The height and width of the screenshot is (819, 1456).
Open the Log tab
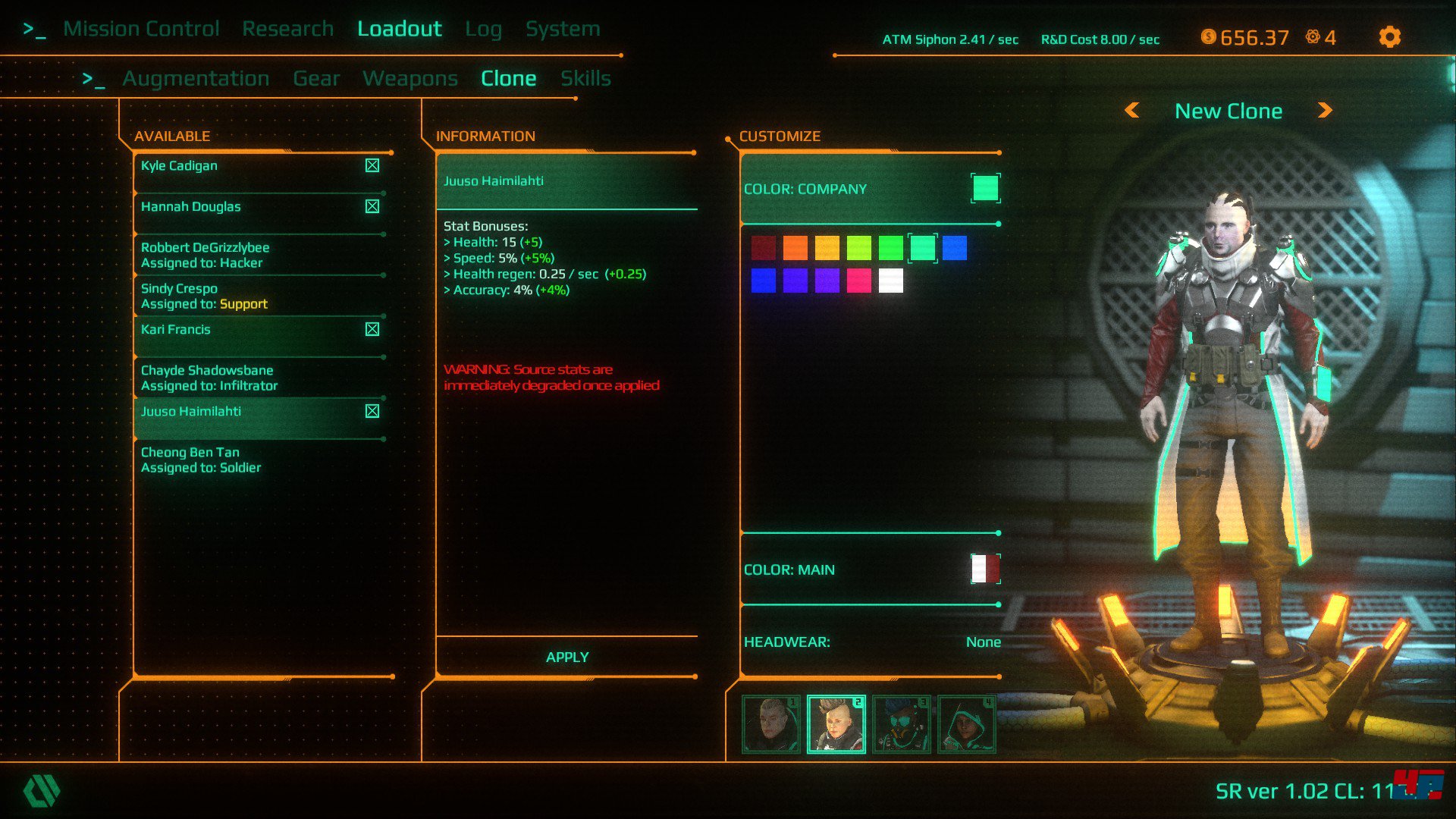(x=483, y=29)
